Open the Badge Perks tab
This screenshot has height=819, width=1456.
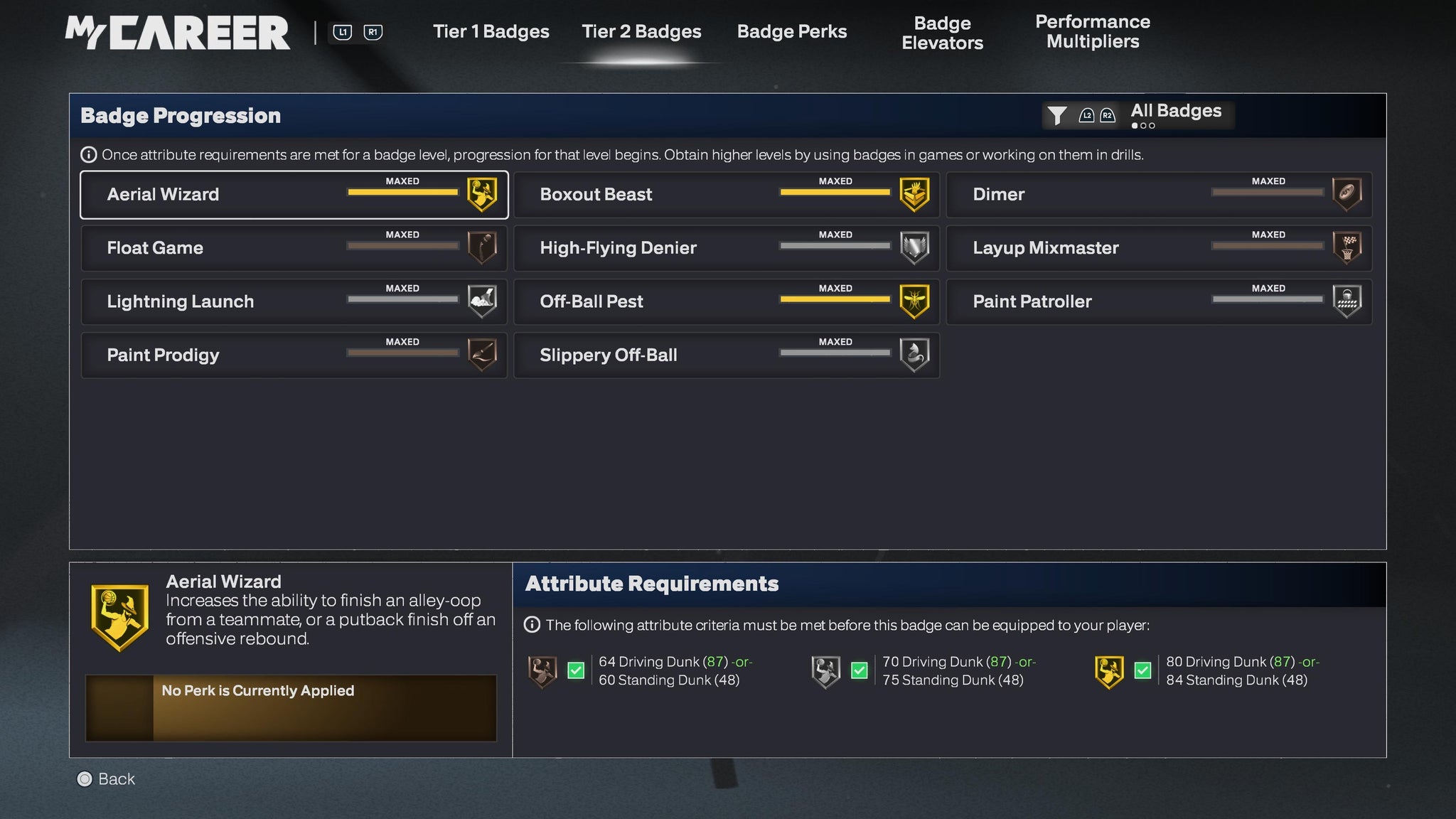coord(792,32)
